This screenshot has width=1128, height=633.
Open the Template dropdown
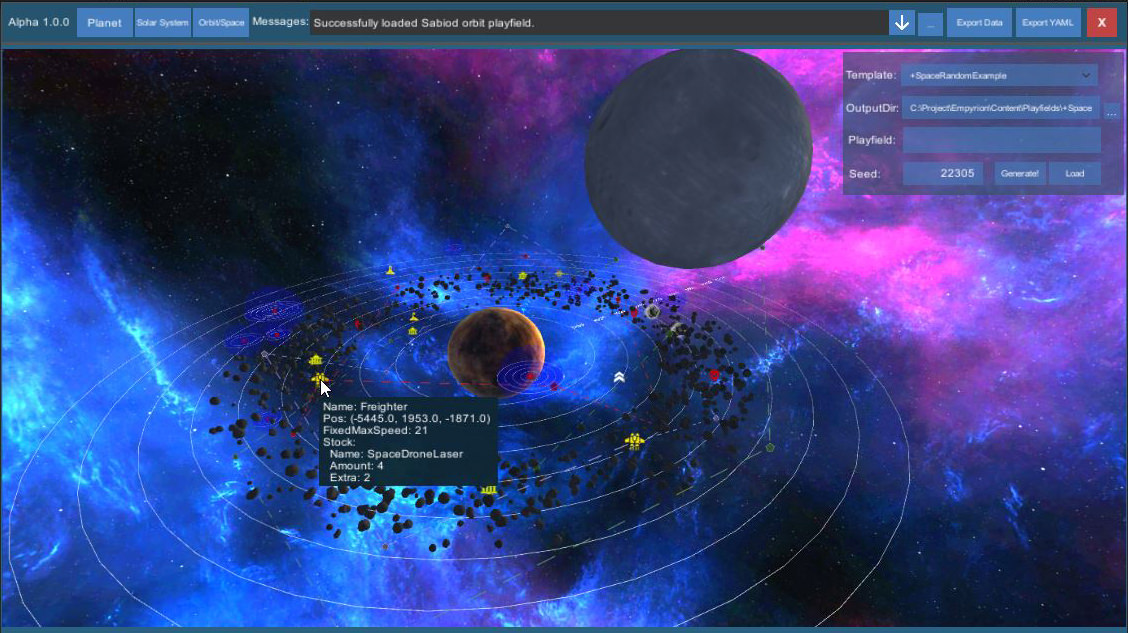tap(999, 75)
